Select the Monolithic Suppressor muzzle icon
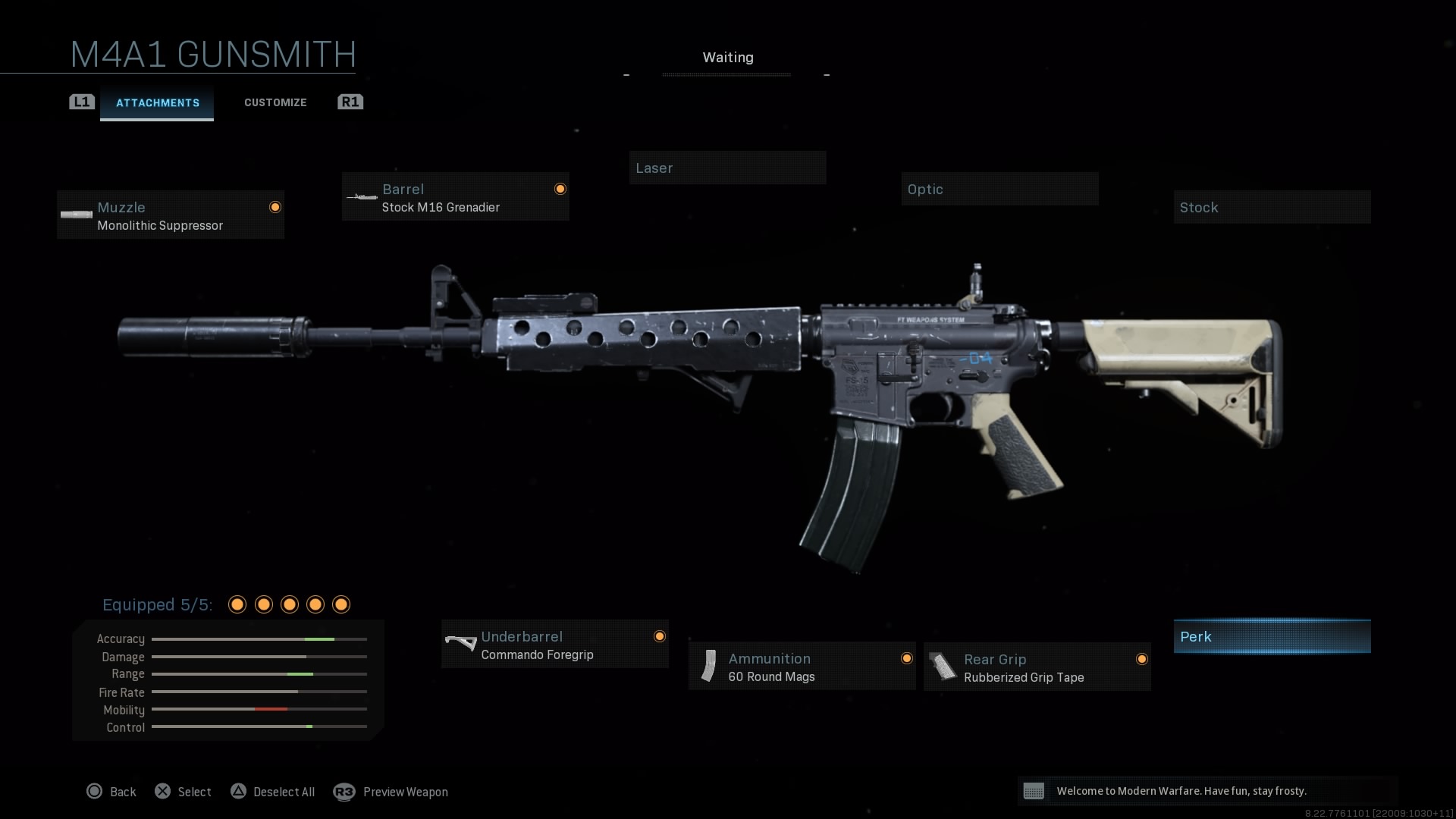The height and width of the screenshot is (819, 1456). tap(76, 214)
